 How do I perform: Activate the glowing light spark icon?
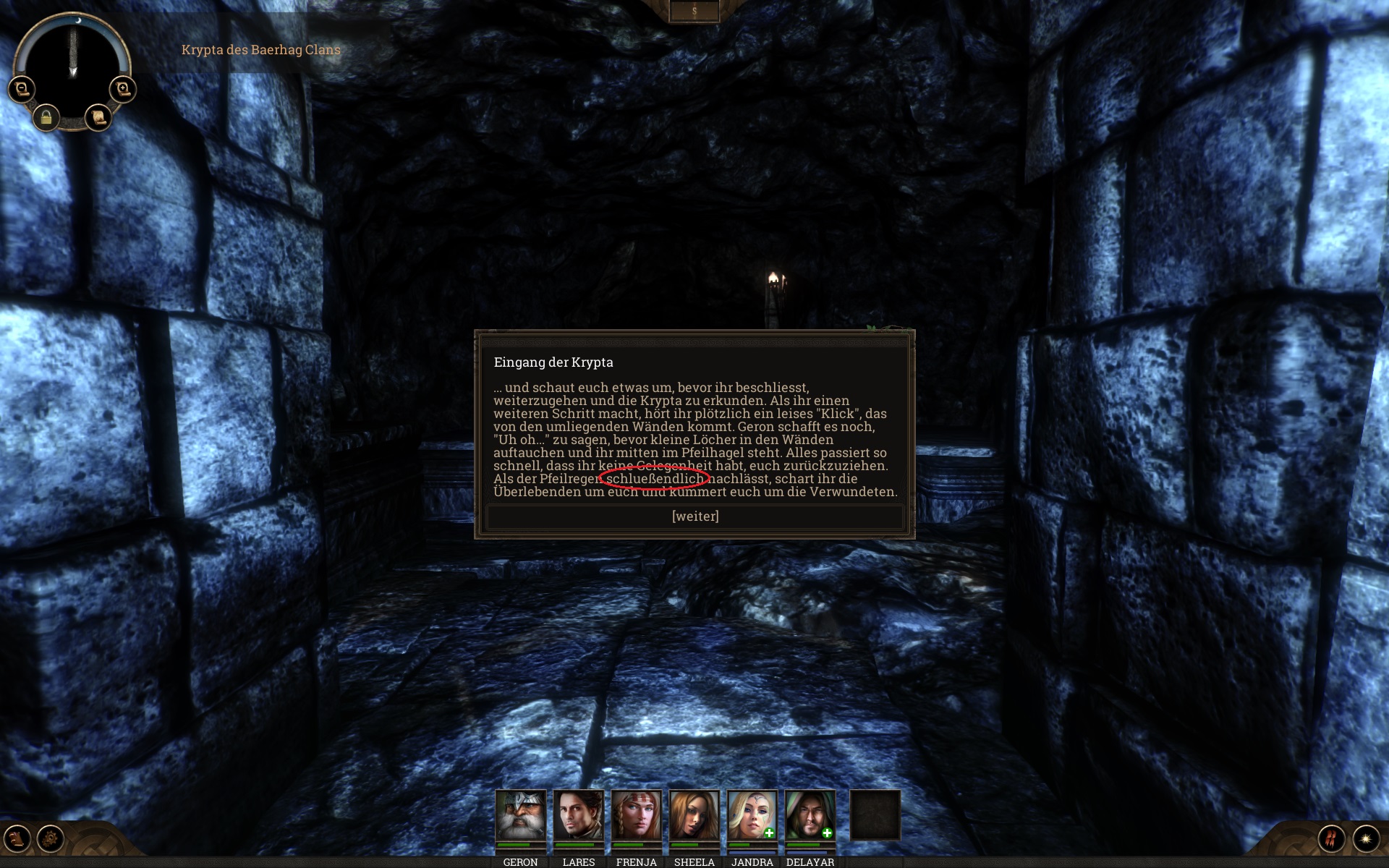1366,839
